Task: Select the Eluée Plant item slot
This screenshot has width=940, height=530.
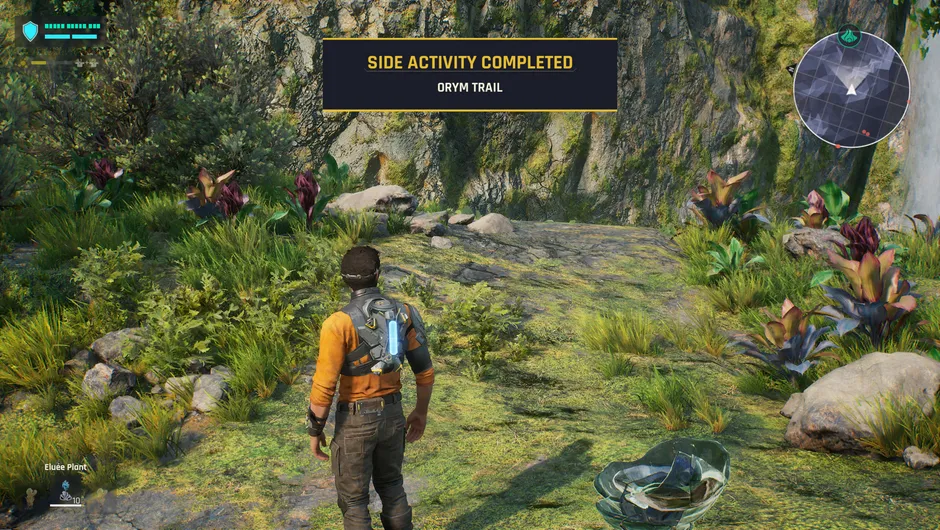Action: click(67, 490)
